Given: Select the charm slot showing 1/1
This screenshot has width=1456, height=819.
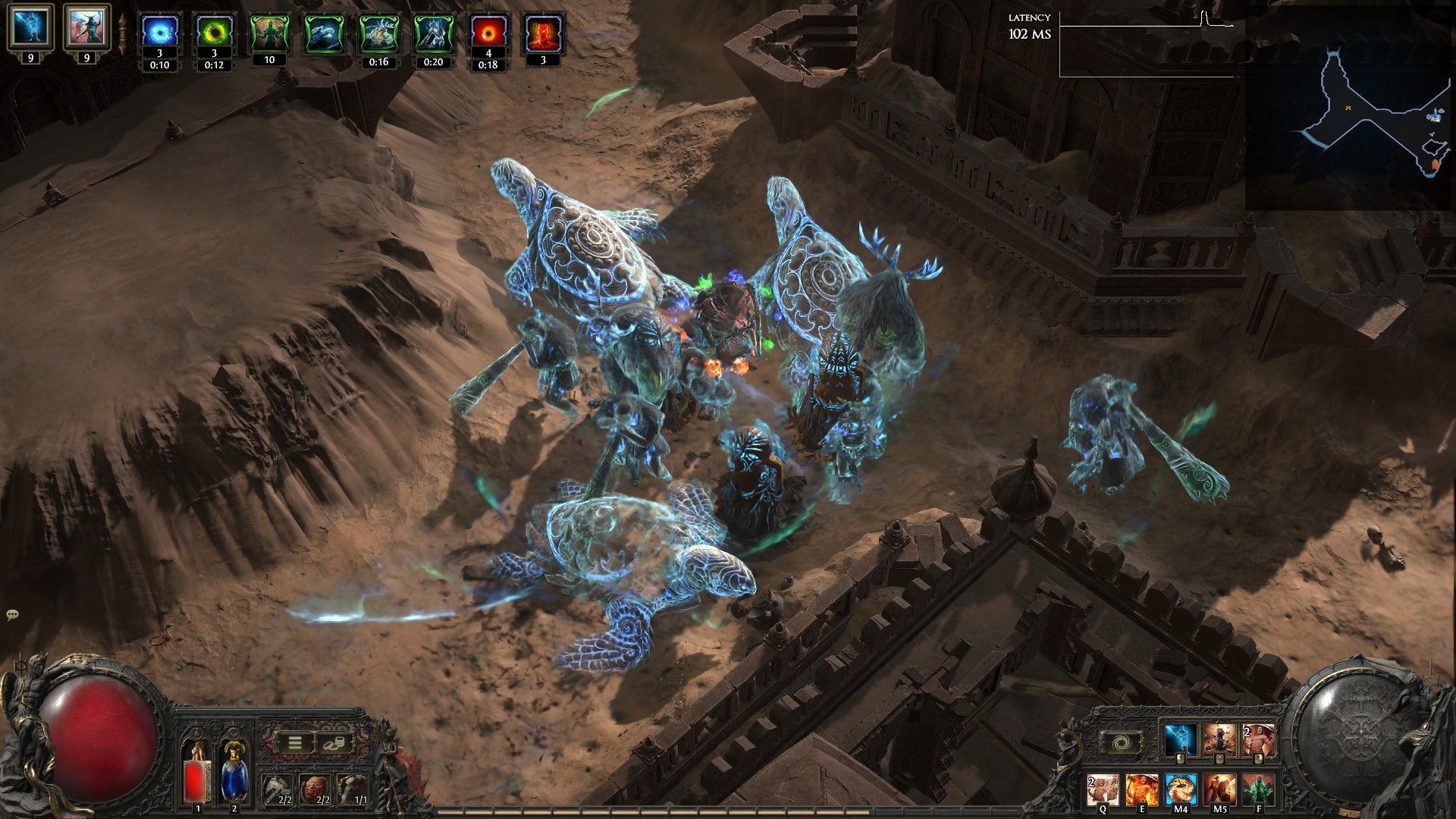Looking at the screenshot, I should 353,790.
